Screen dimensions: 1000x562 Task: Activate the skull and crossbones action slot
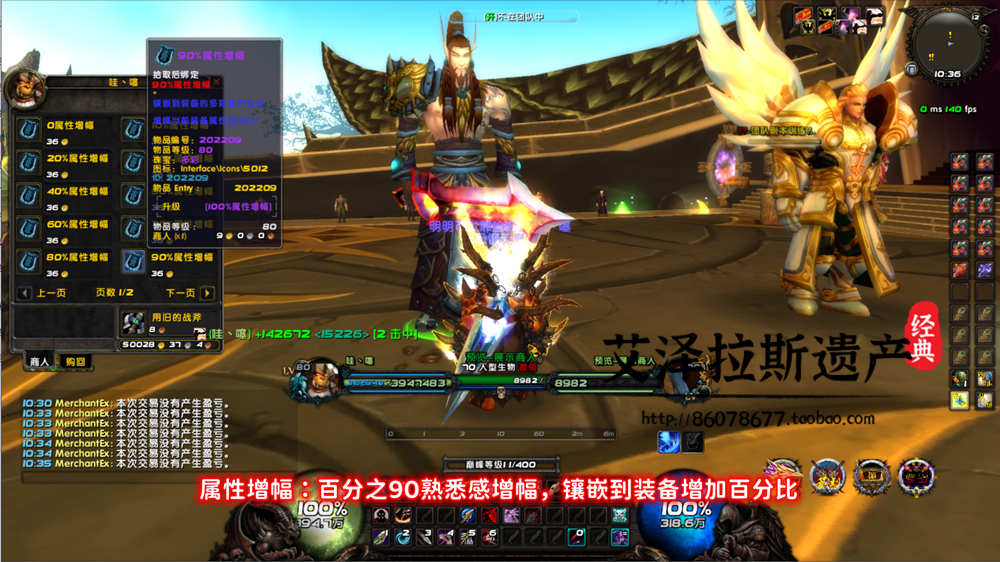tap(618, 515)
